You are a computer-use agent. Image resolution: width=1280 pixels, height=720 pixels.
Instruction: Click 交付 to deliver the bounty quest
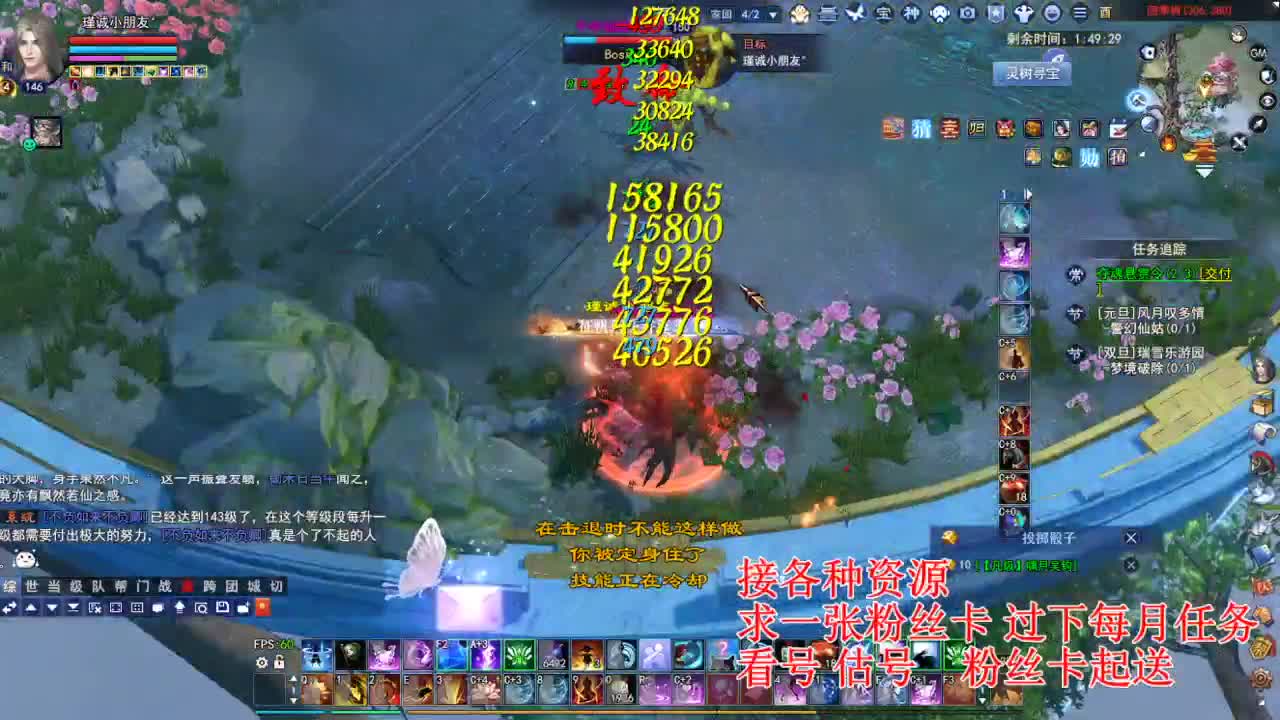[1216, 275]
